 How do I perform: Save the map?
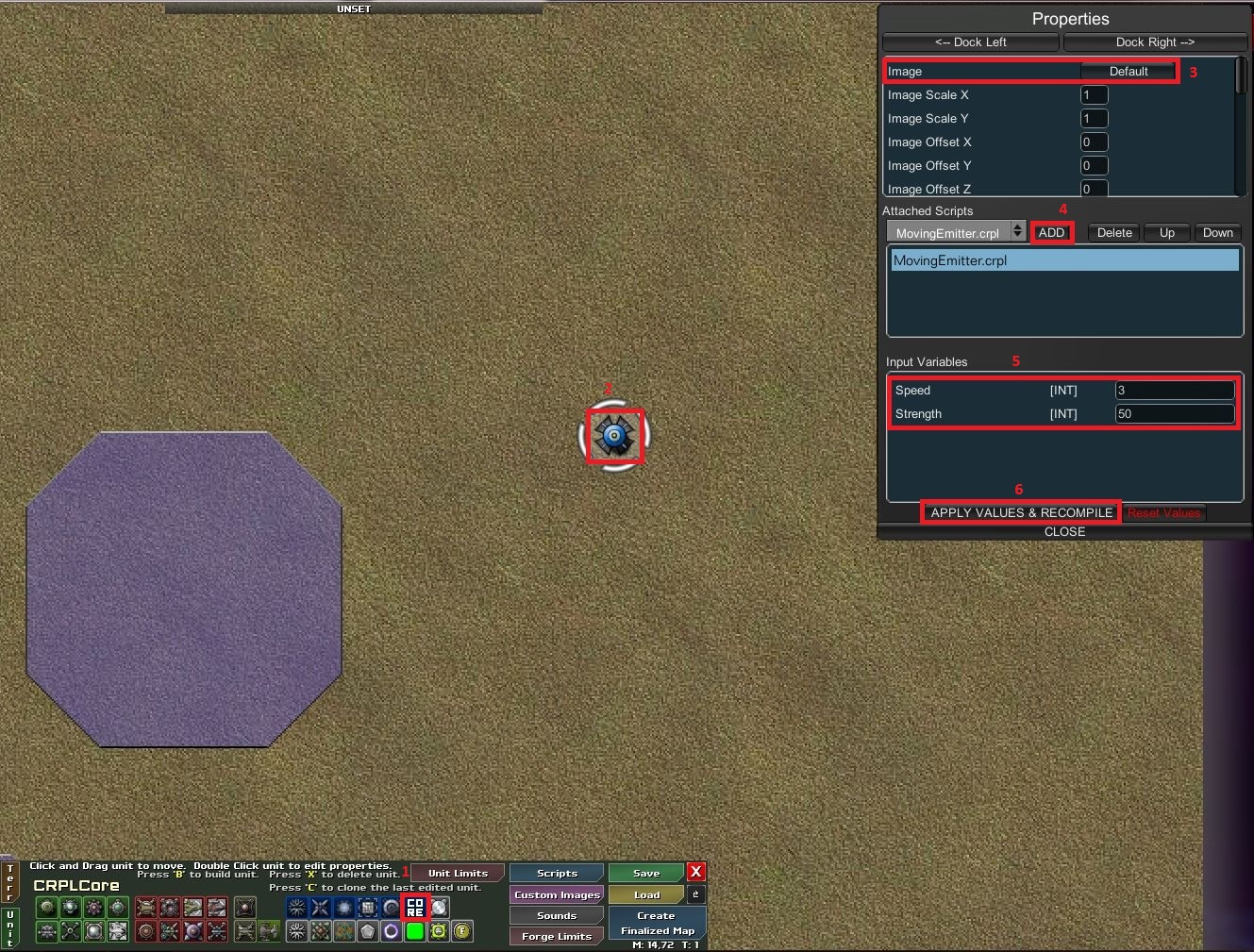(646, 874)
